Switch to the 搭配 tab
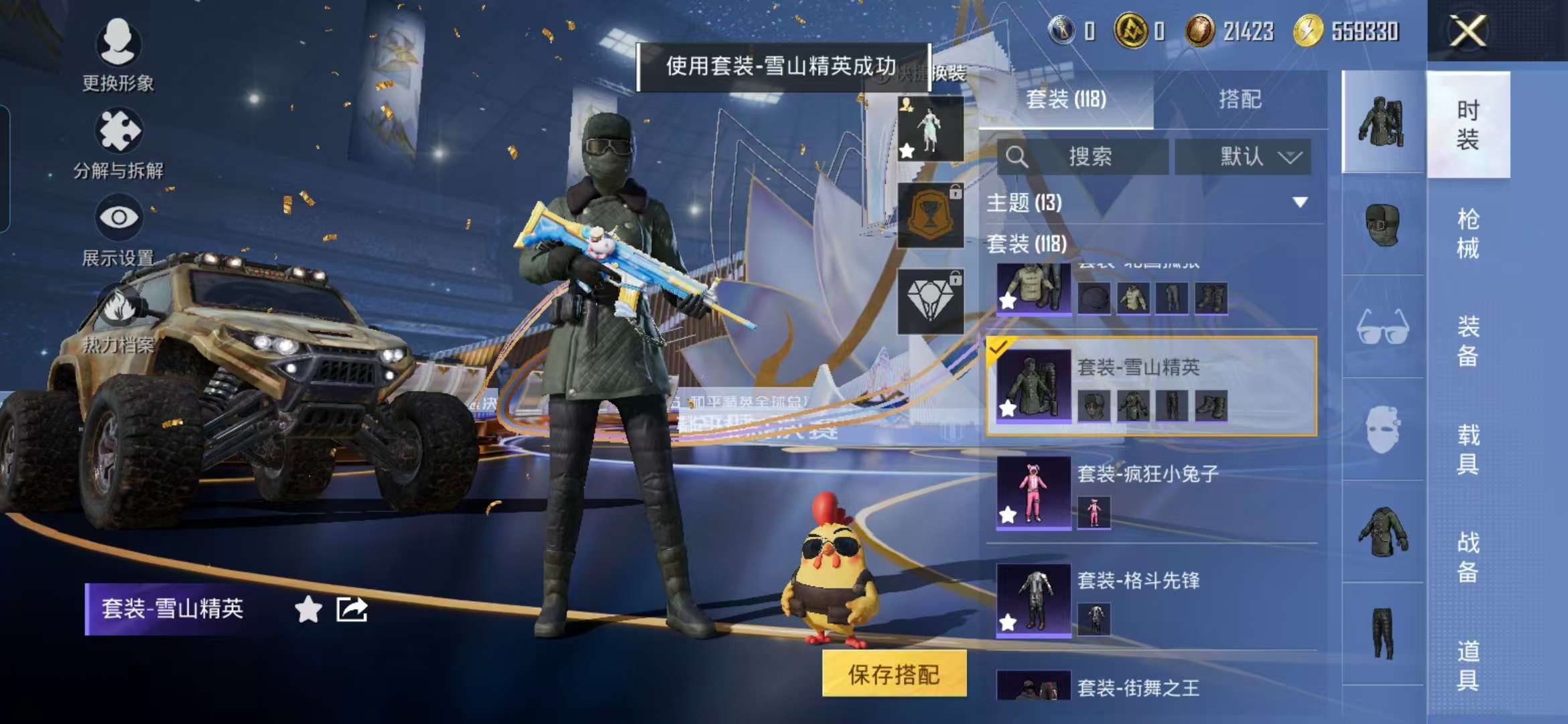The width and height of the screenshot is (1568, 724). pos(1243,99)
